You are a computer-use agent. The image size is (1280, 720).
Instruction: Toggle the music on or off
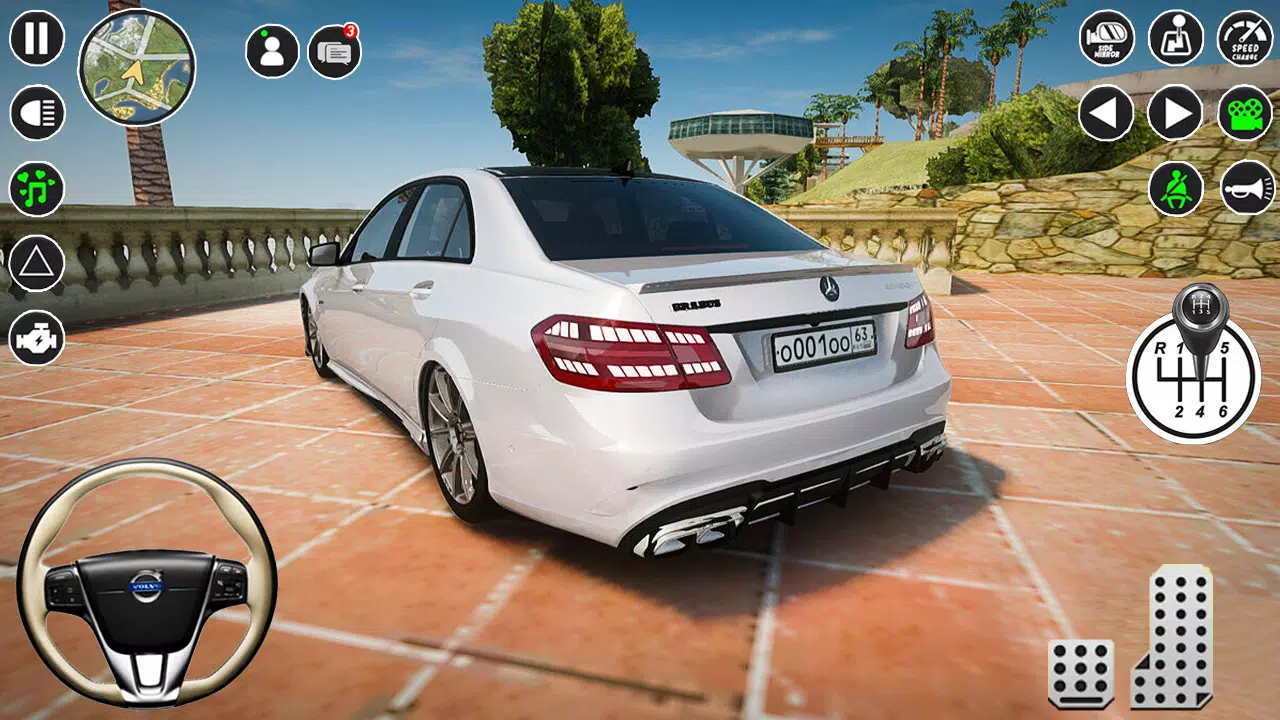click(x=34, y=190)
